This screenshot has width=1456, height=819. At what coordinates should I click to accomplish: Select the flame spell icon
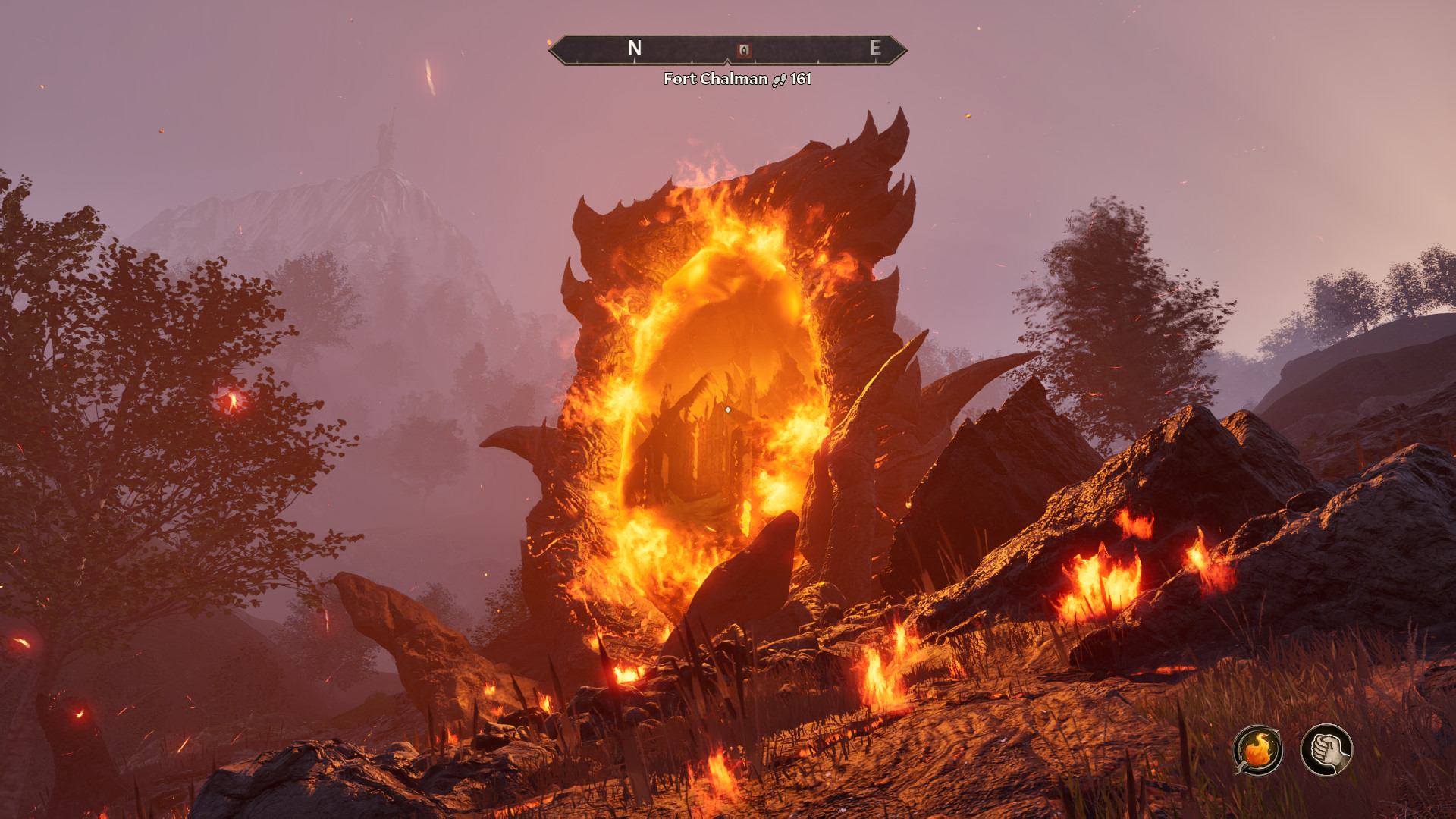tap(1258, 750)
